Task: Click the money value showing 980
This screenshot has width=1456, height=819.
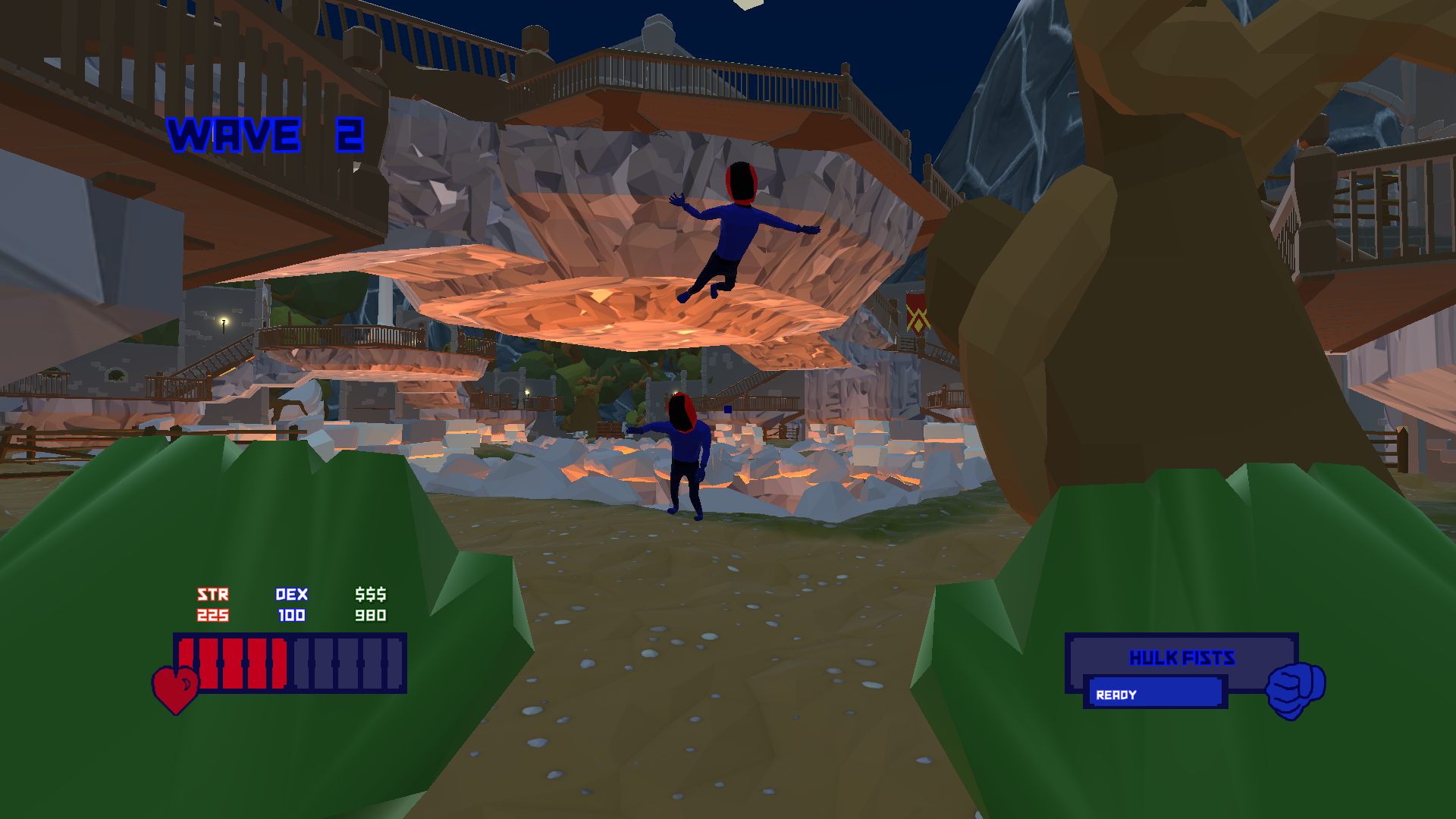Action: (x=371, y=616)
